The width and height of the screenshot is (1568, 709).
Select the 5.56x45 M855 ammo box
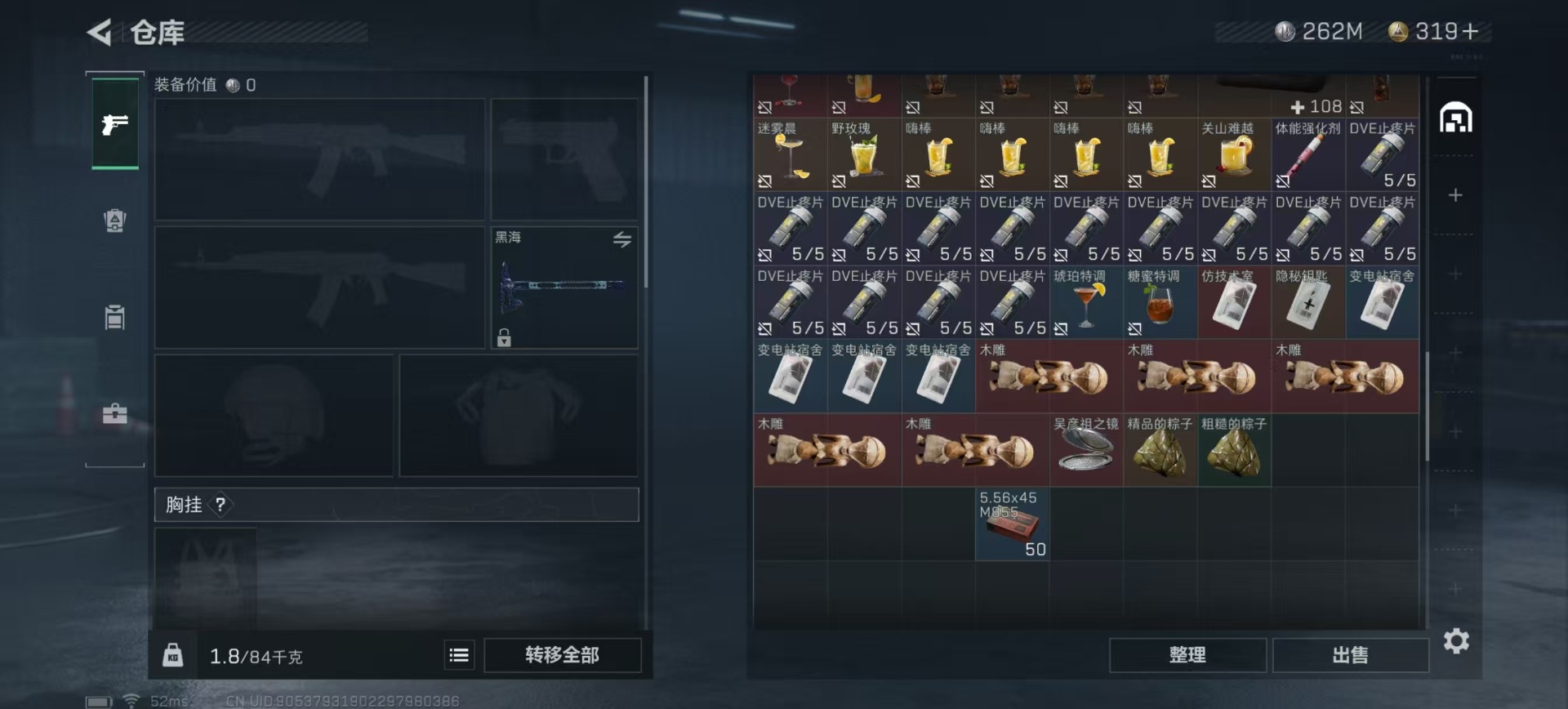click(x=1012, y=524)
